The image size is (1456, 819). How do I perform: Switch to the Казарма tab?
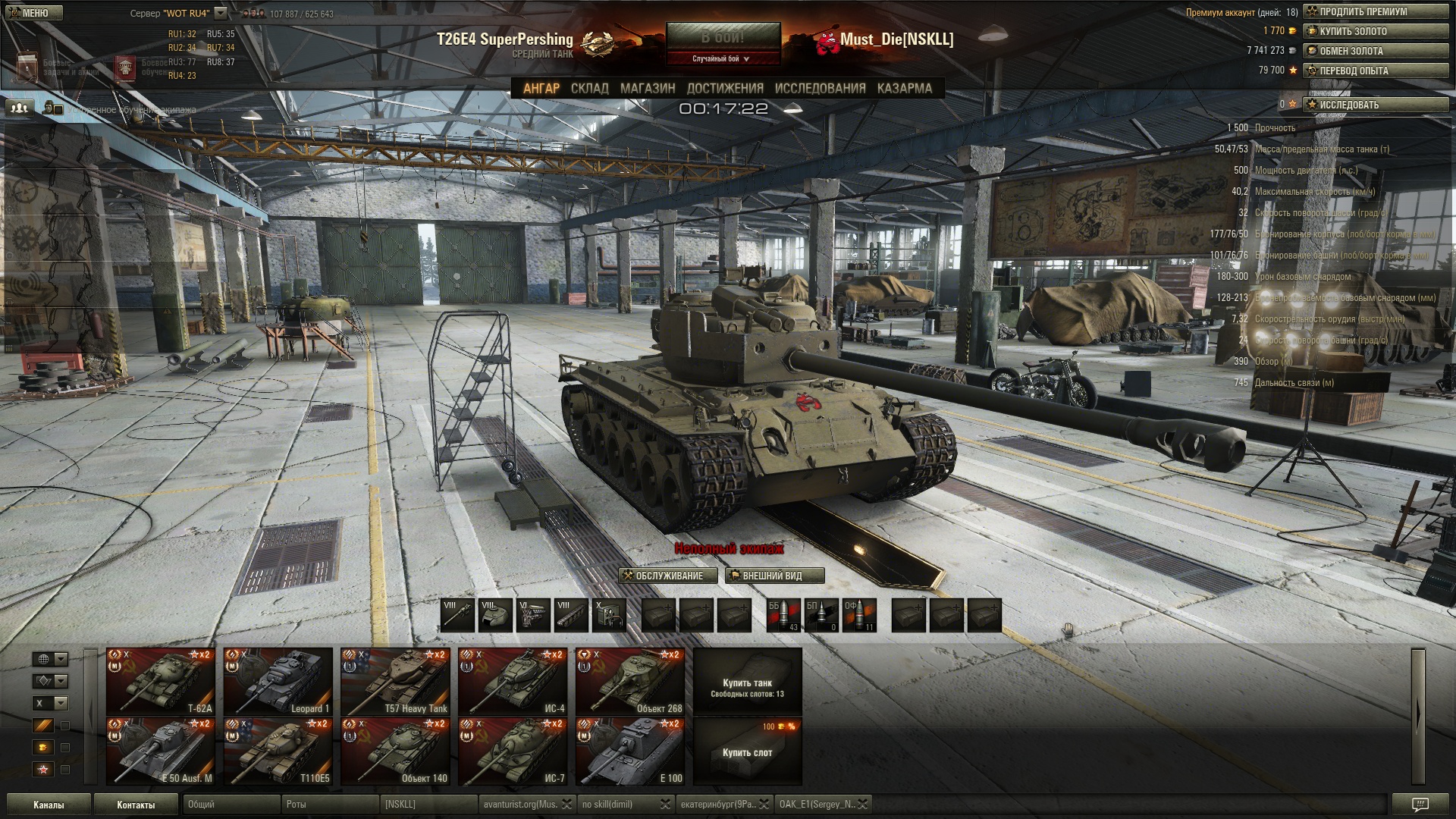904,89
